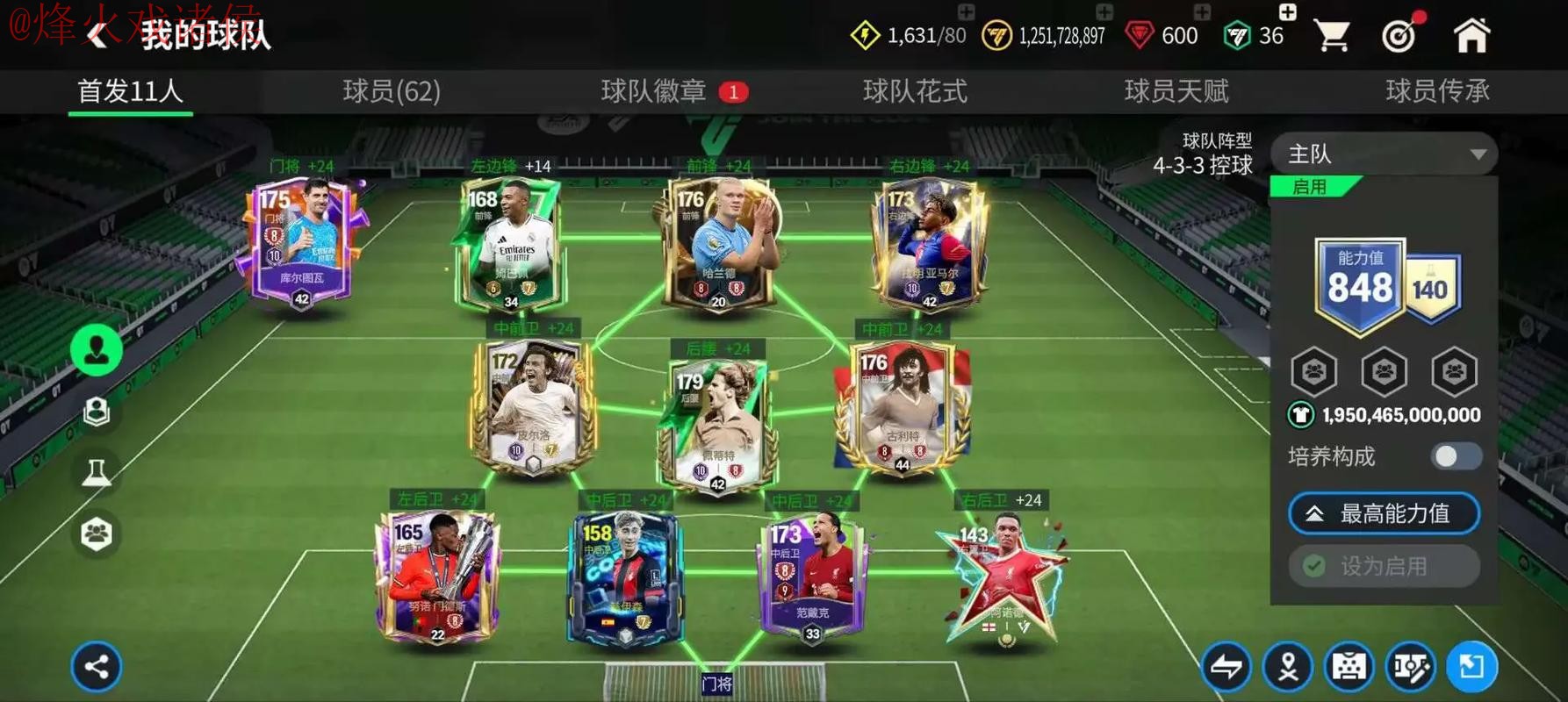The width and height of the screenshot is (1568, 702).
Task: Expand the 主队 squad dropdown
Action: tap(1385, 154)
